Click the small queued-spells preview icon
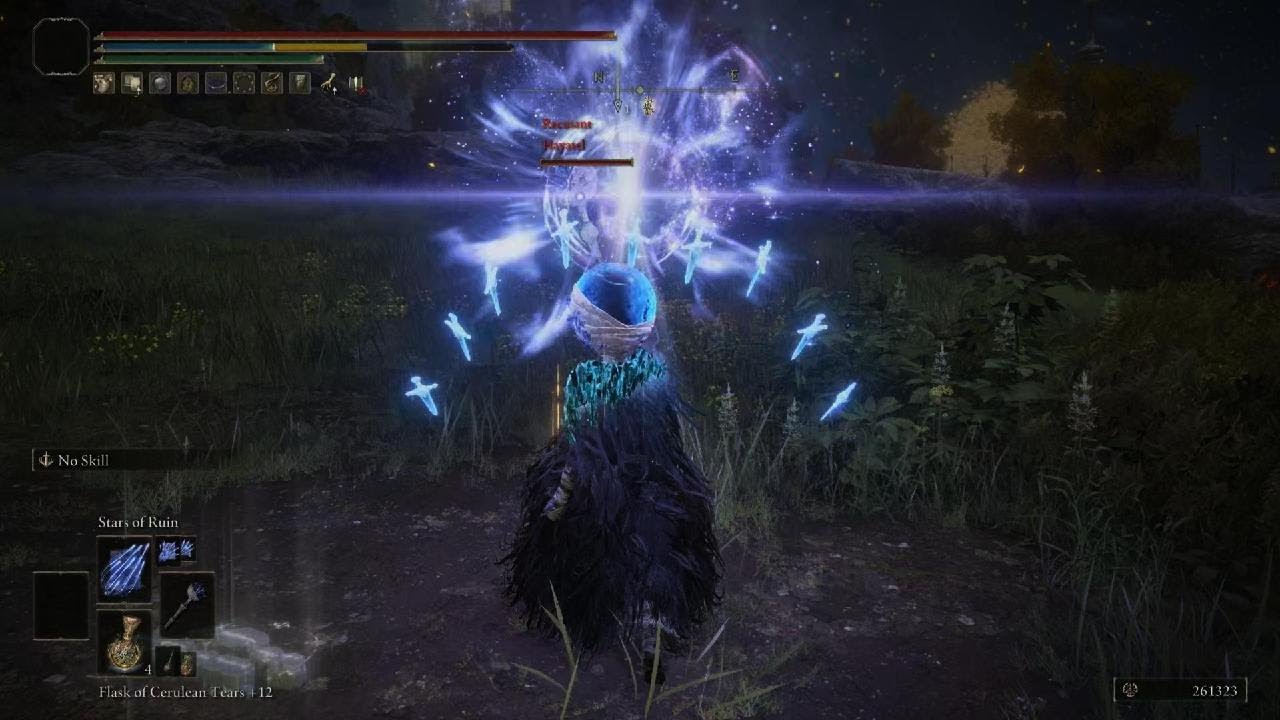Image resolution: width=1280 pixels, height=720 pixels. [x=175, y=549]
